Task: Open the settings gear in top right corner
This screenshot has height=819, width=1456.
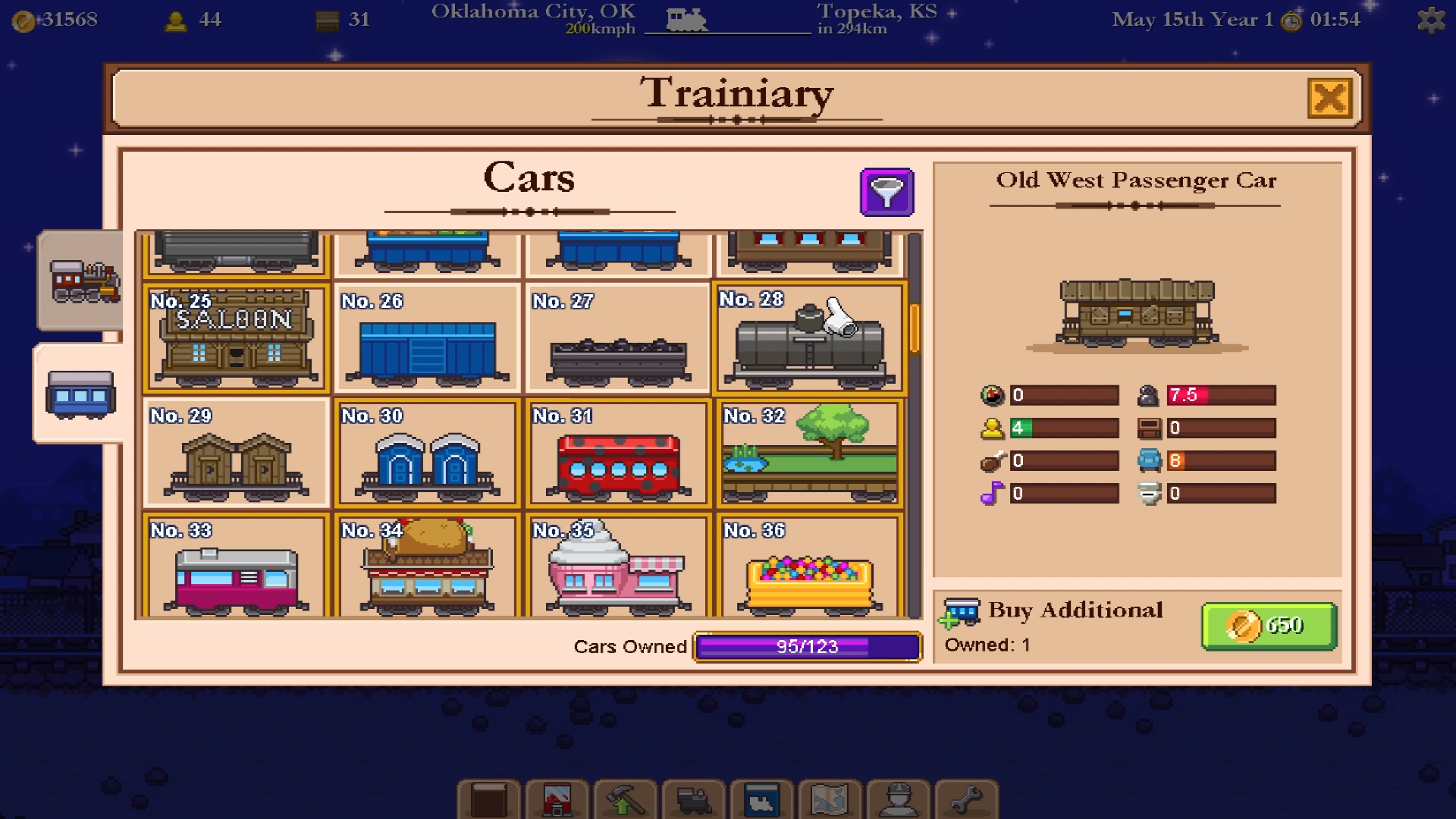Action: pos(1432,21)
